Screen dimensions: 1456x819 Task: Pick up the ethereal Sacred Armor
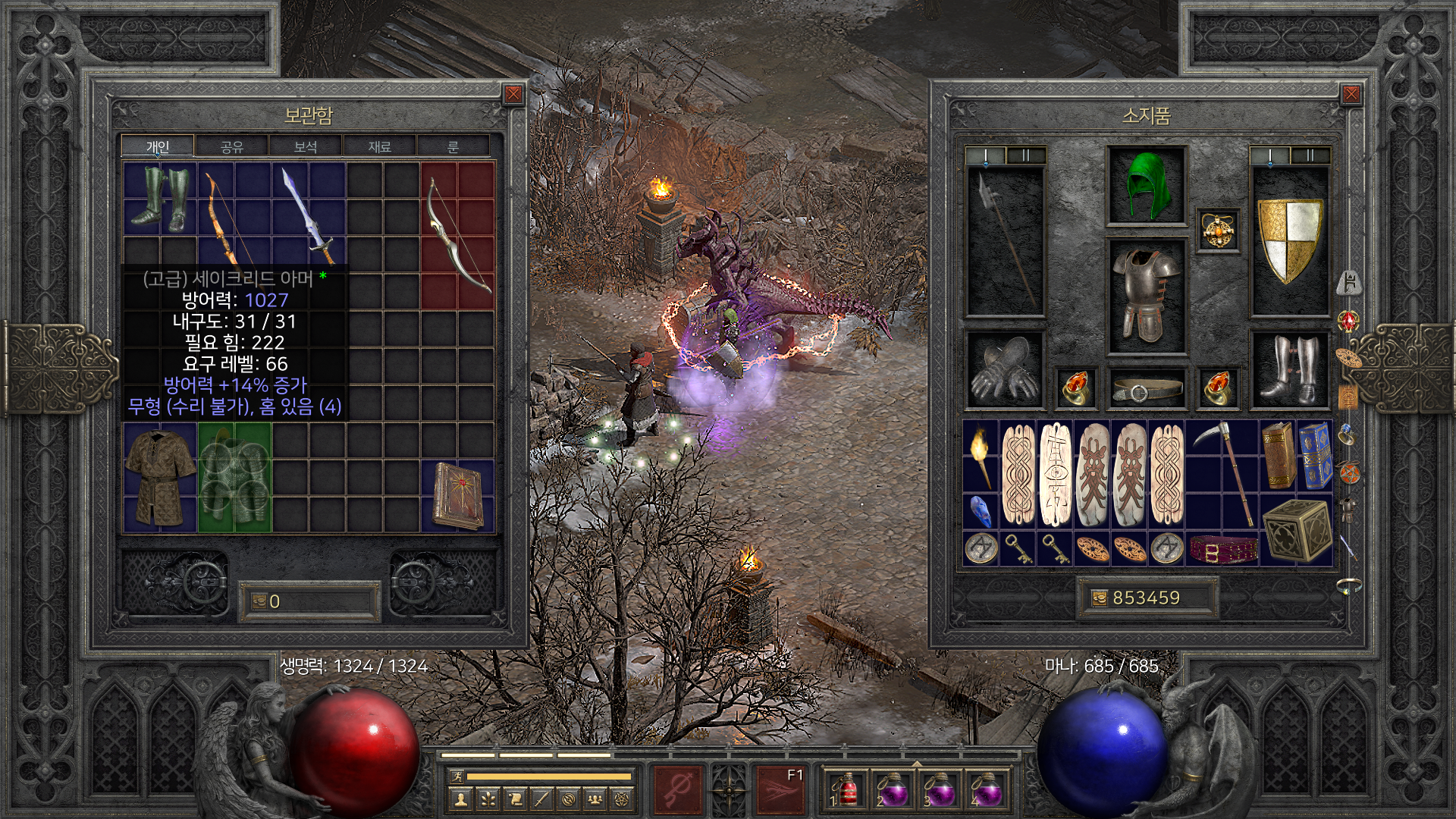(234, 478)
